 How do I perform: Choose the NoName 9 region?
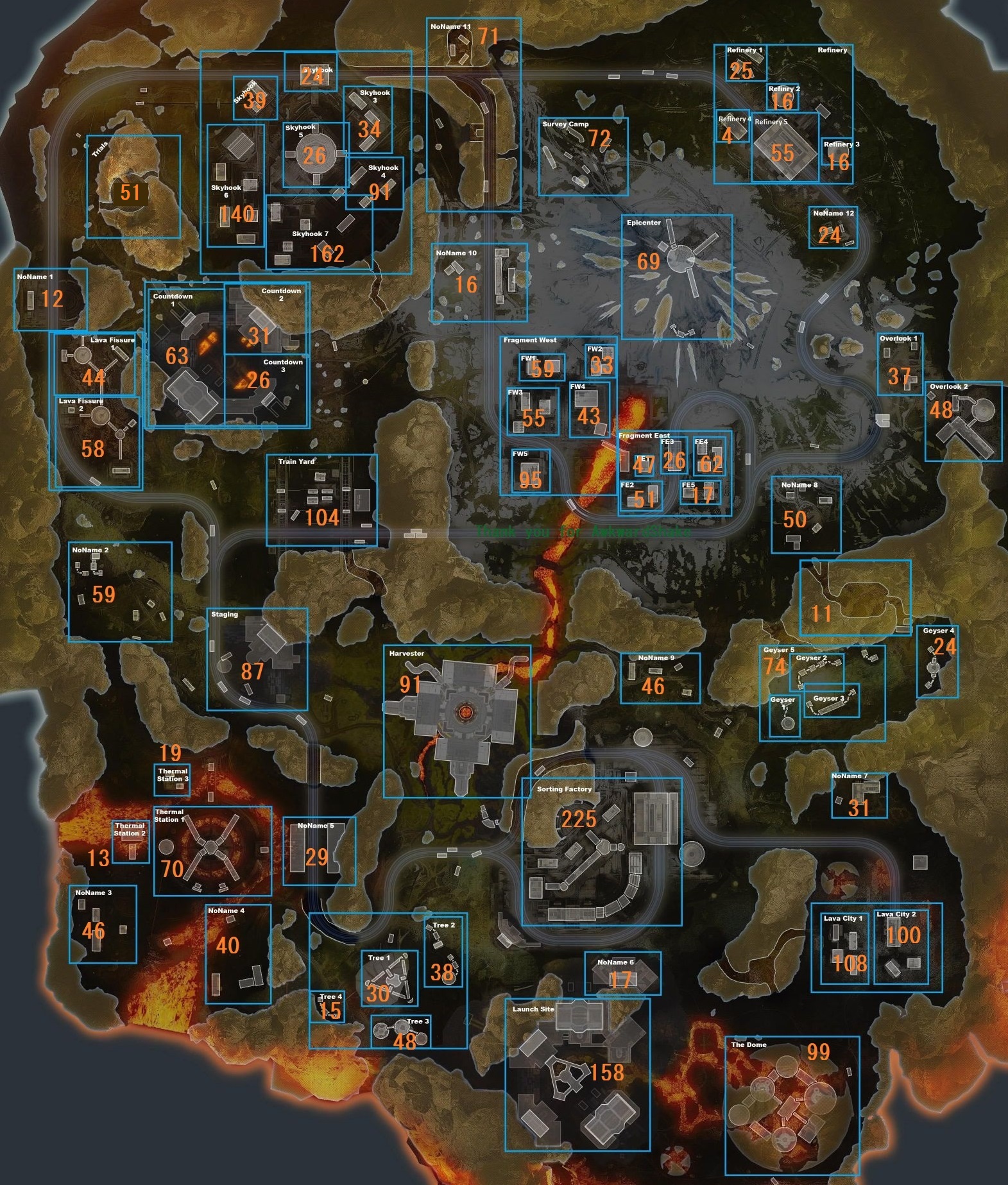(660, 678)
